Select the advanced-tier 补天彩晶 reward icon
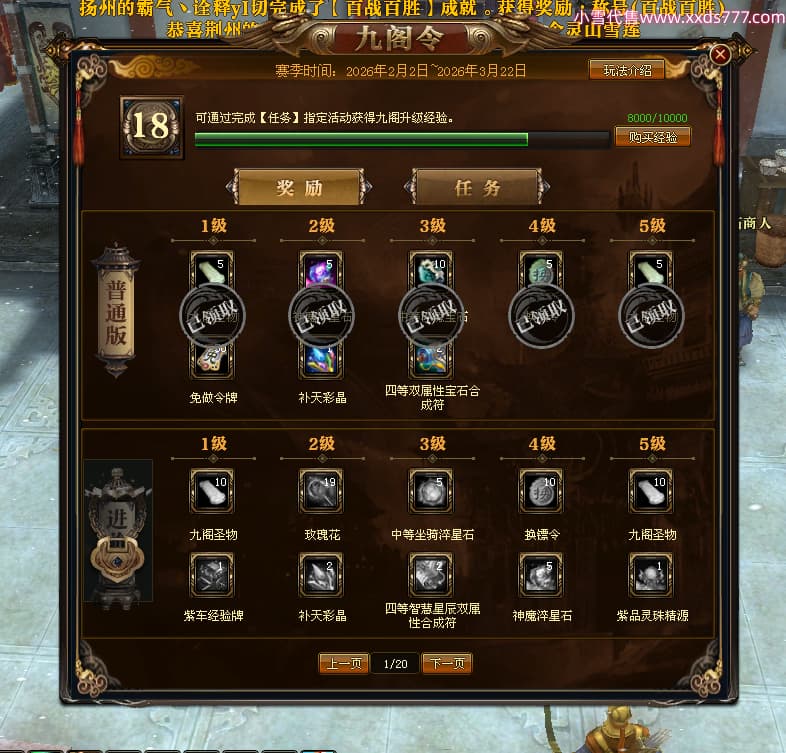This screenshot has height=753, width=786. (321, 574)
